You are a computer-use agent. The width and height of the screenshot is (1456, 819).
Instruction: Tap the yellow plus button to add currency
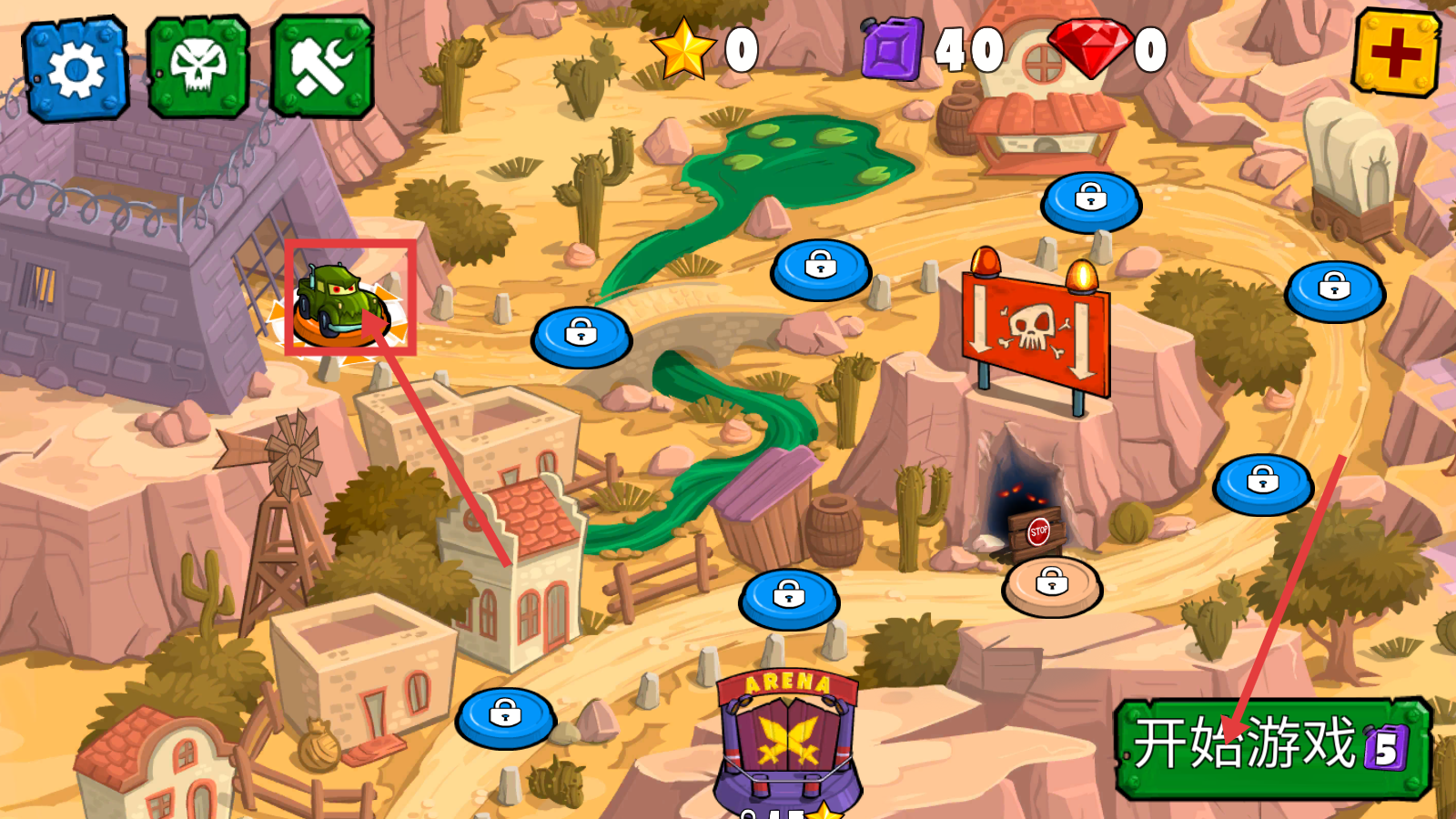1396,52
